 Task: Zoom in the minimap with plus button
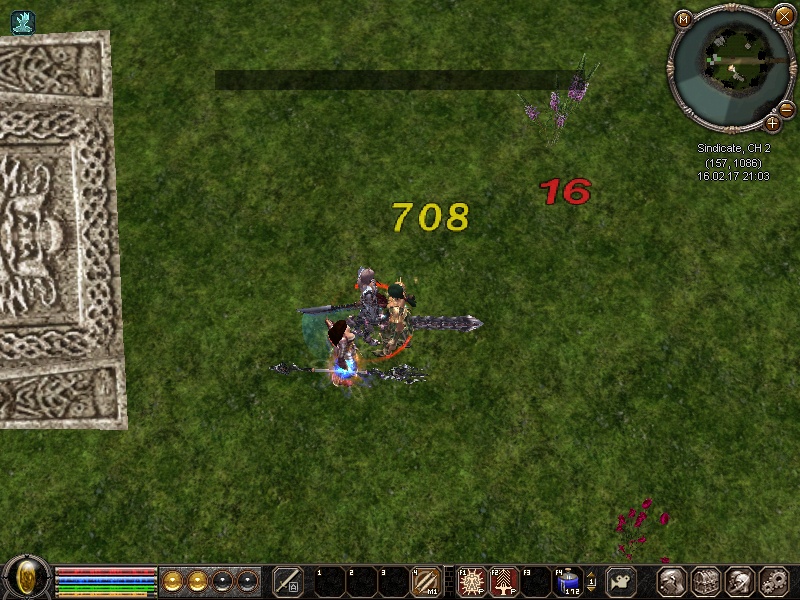(x=773, y=123)
